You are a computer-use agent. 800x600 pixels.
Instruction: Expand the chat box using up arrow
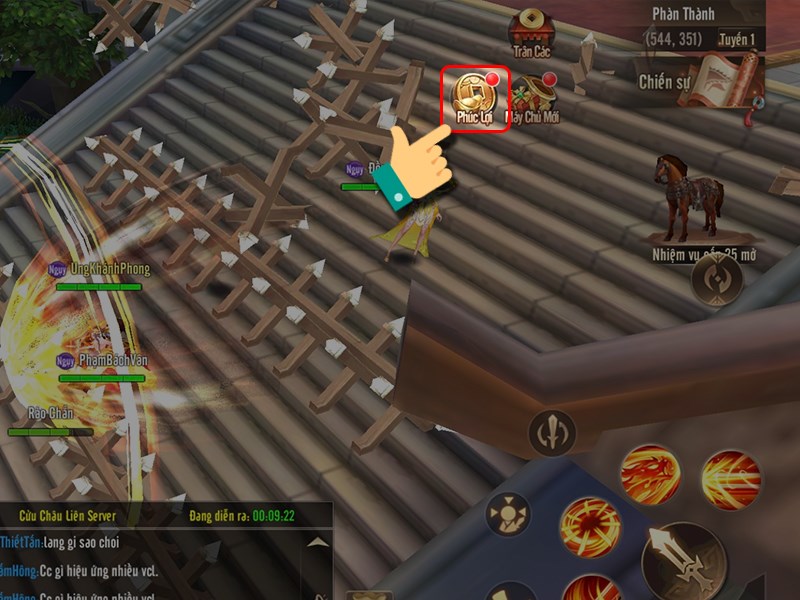pyautogui.click(x=317, y=542)
